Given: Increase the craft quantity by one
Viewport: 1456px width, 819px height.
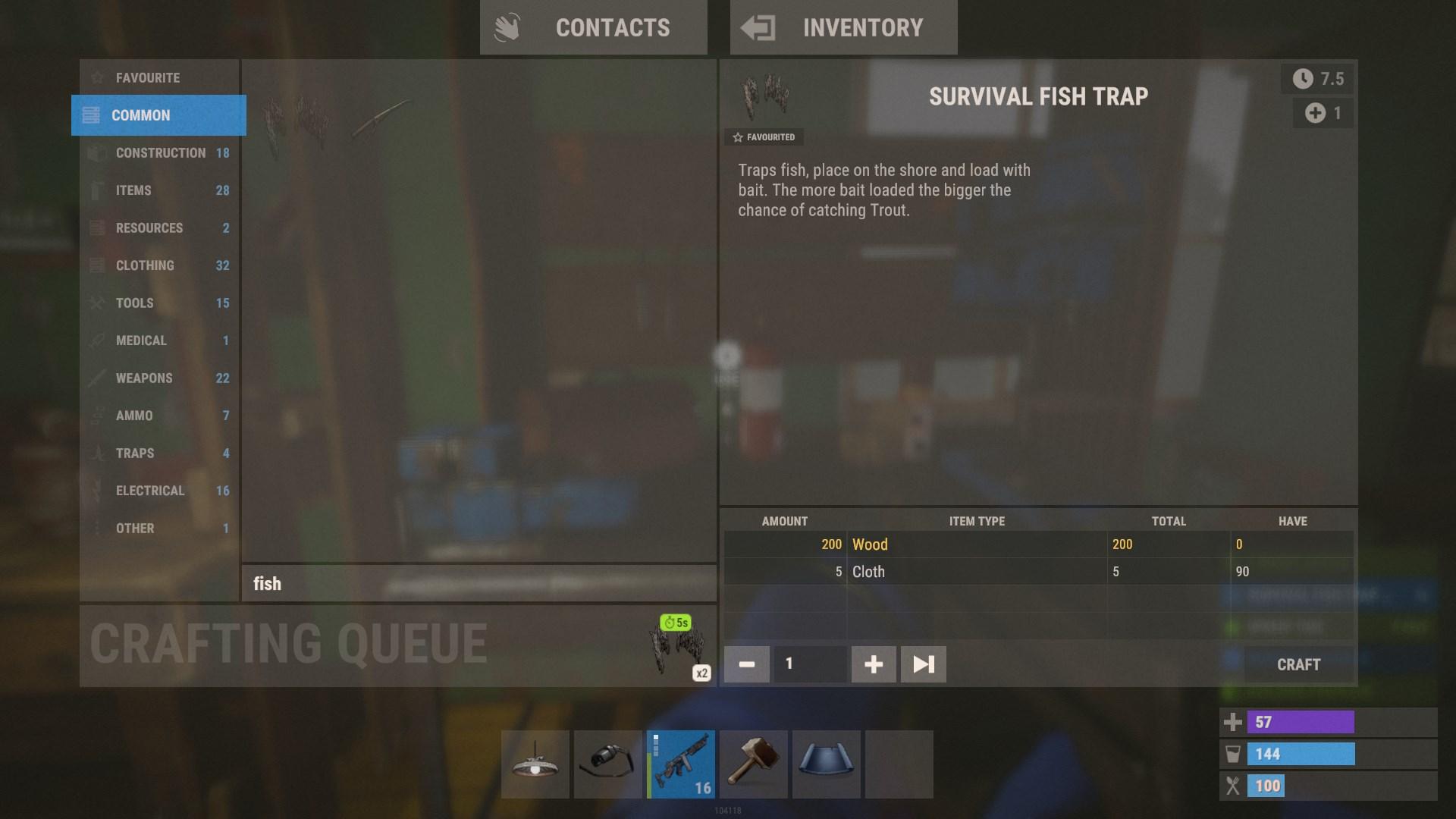Looking at the screenshot, I should (874, 665).
